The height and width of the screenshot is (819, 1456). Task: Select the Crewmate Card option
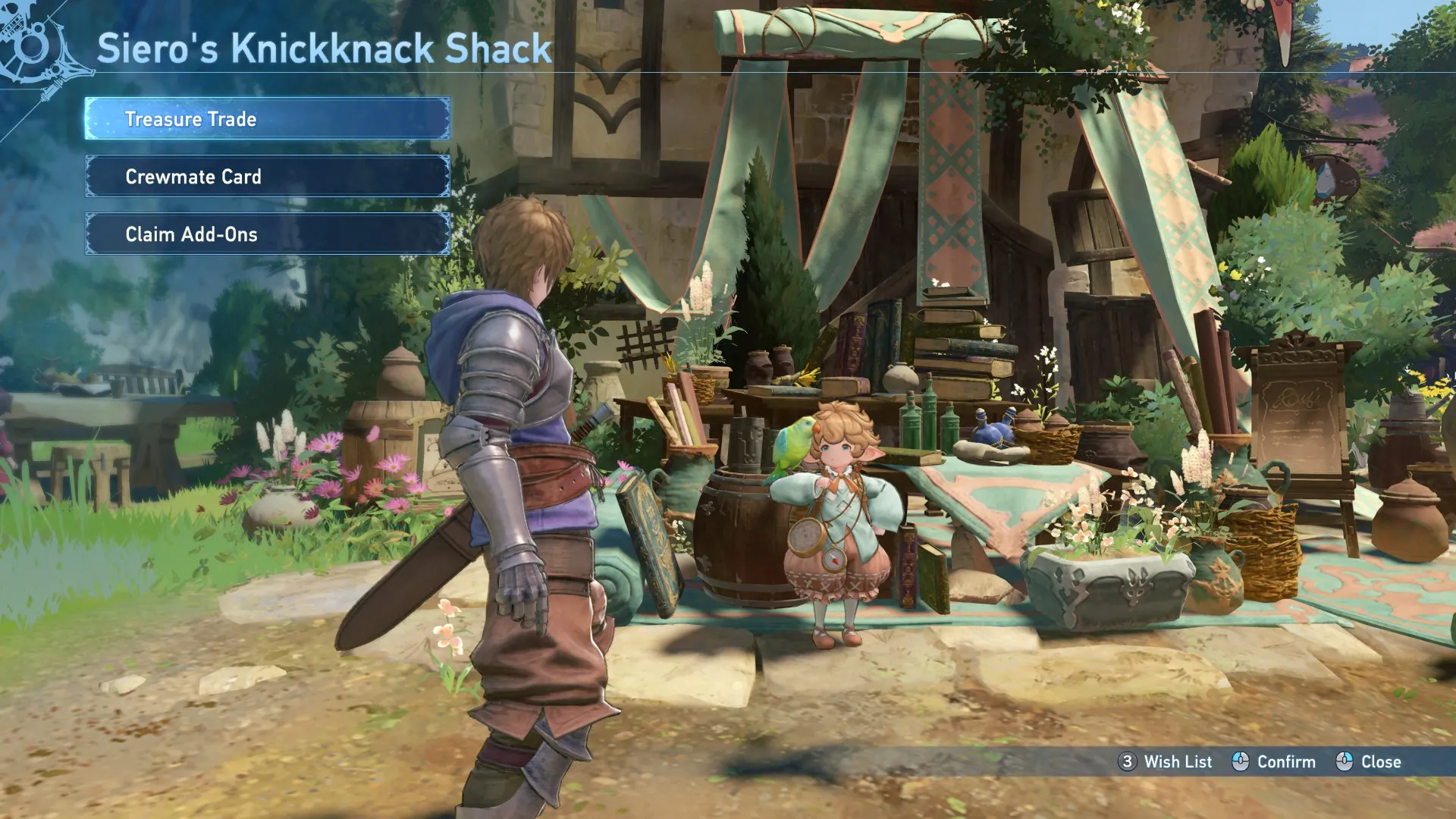click(267, 177)
